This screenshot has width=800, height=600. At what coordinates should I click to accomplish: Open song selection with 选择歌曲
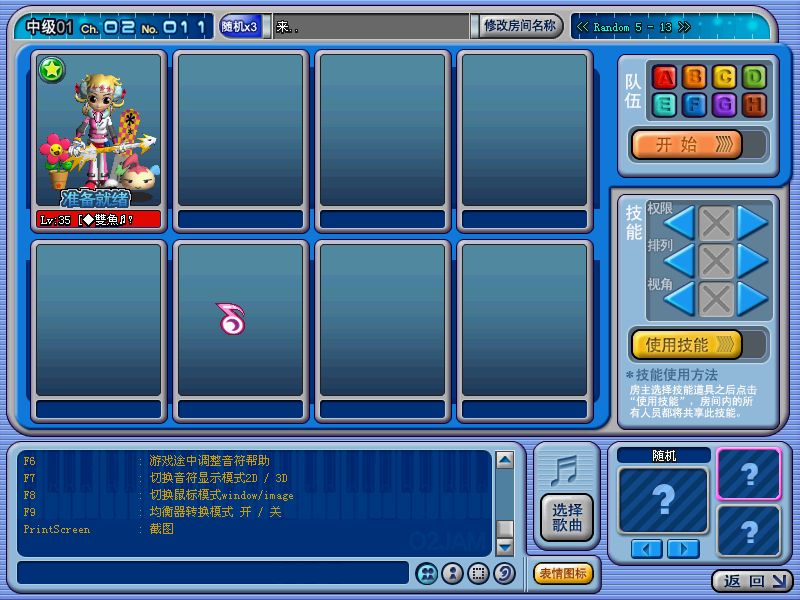coord(566,517)
